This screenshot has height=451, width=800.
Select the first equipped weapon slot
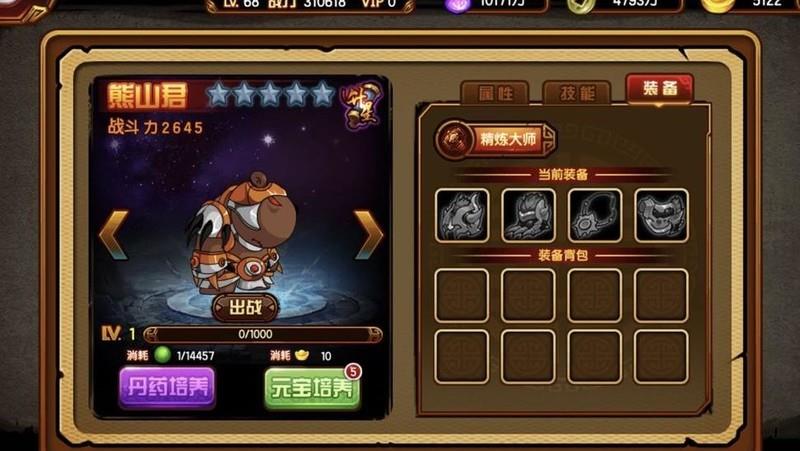[462, 215]
